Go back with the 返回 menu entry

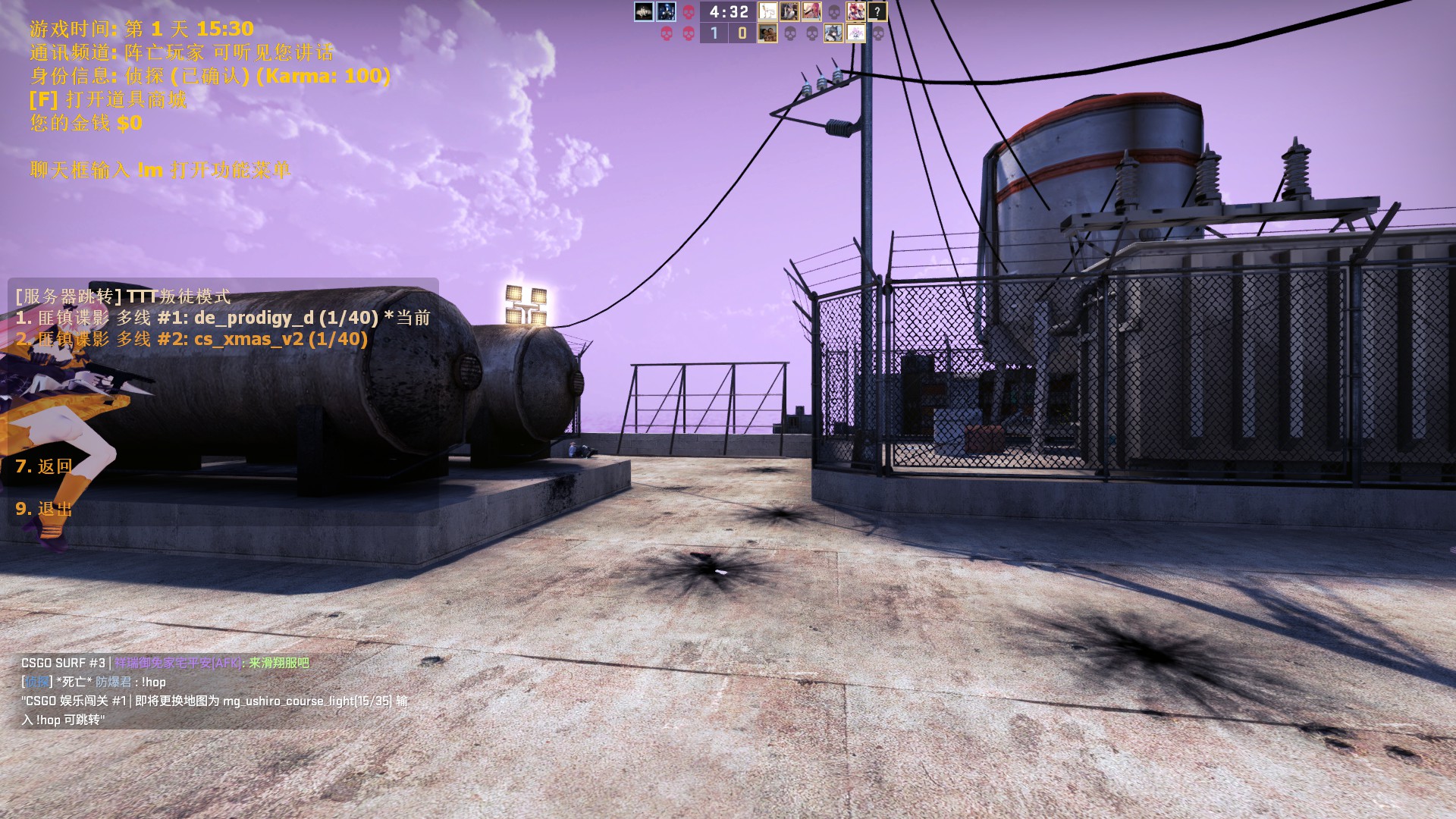[x=44, y=466]
